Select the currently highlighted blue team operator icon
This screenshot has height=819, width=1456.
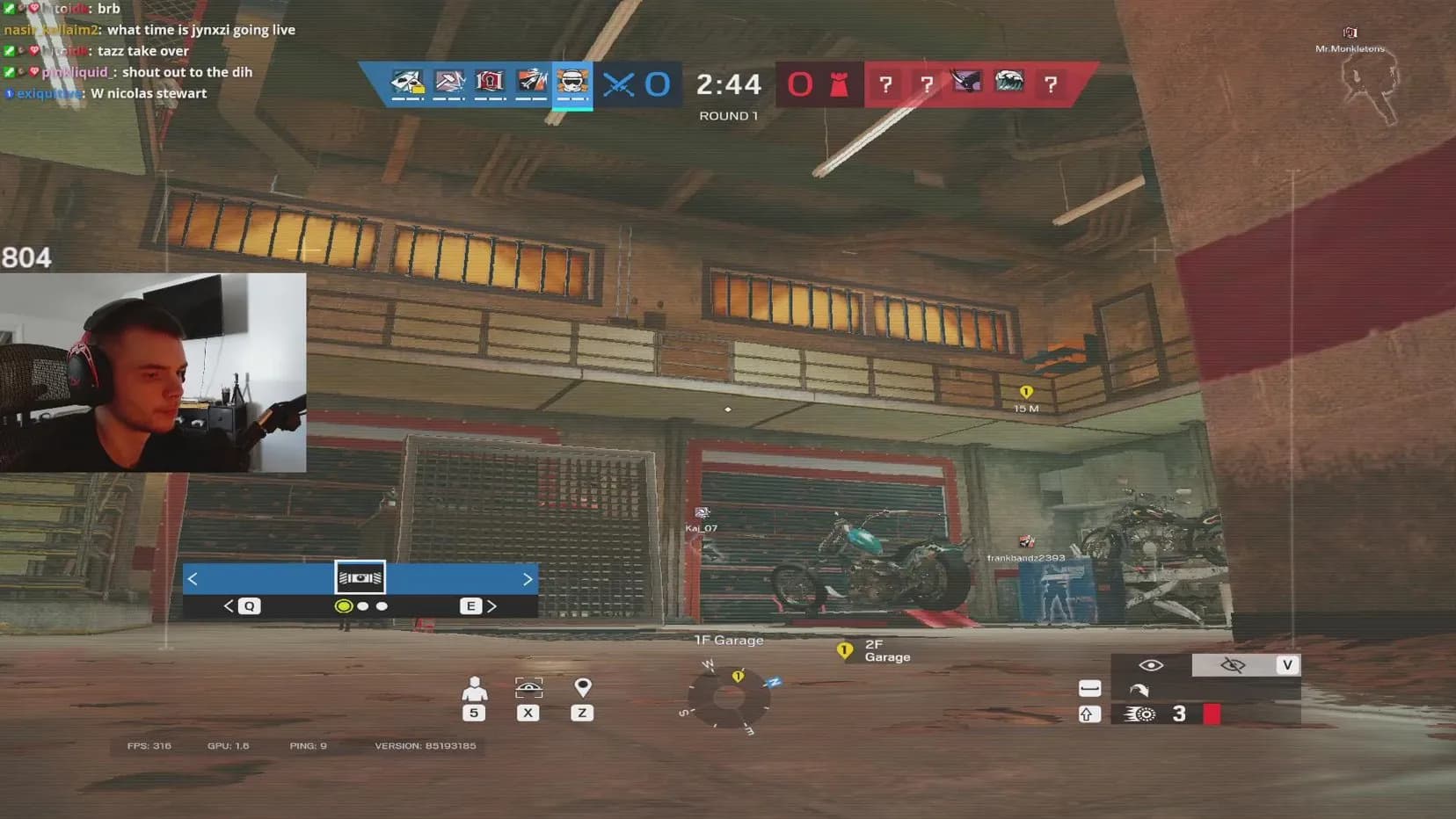coord(572,83)
